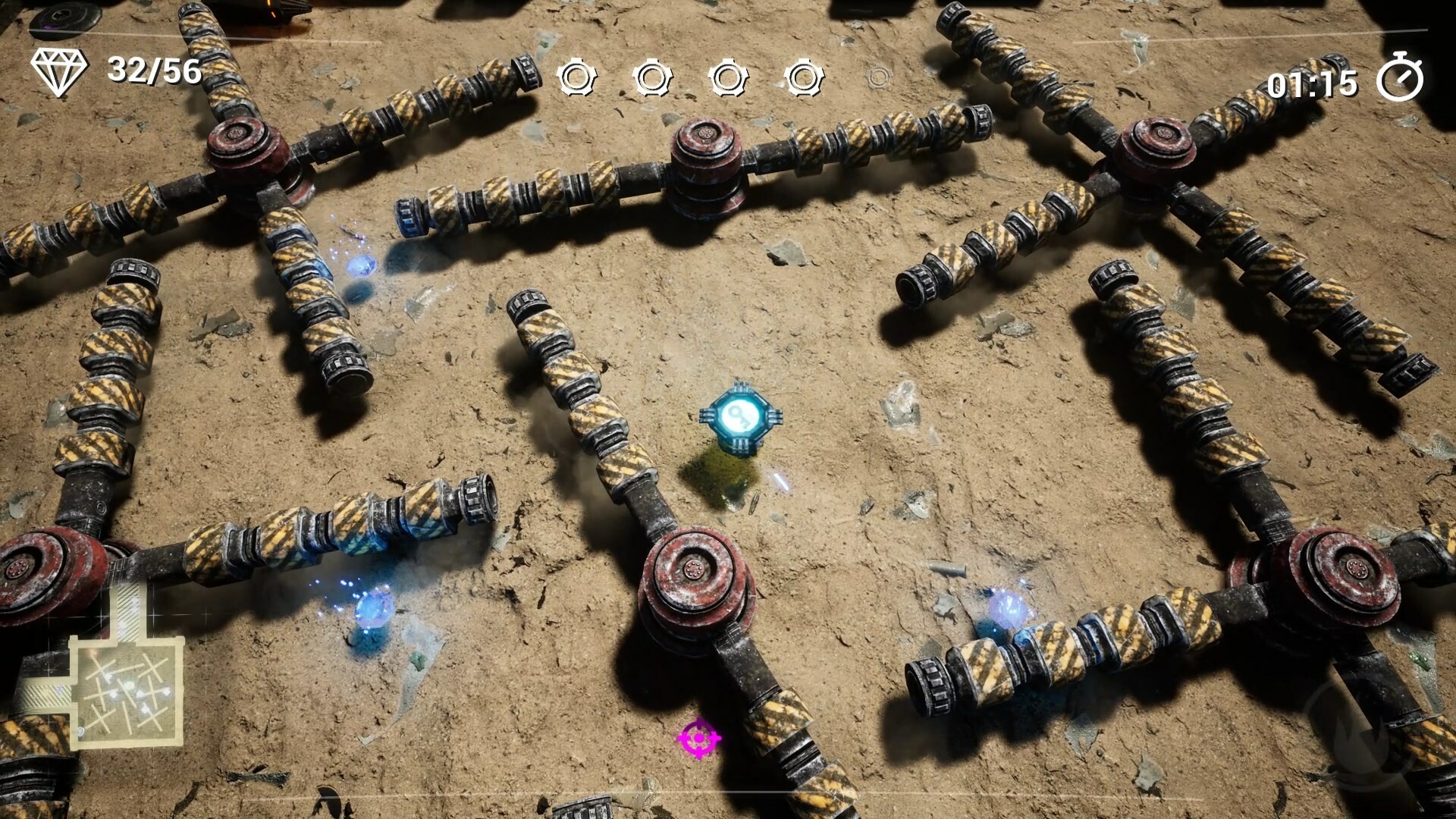
Task: Click the faded fifth gear slot icon
Action: [x=880, y=76]
